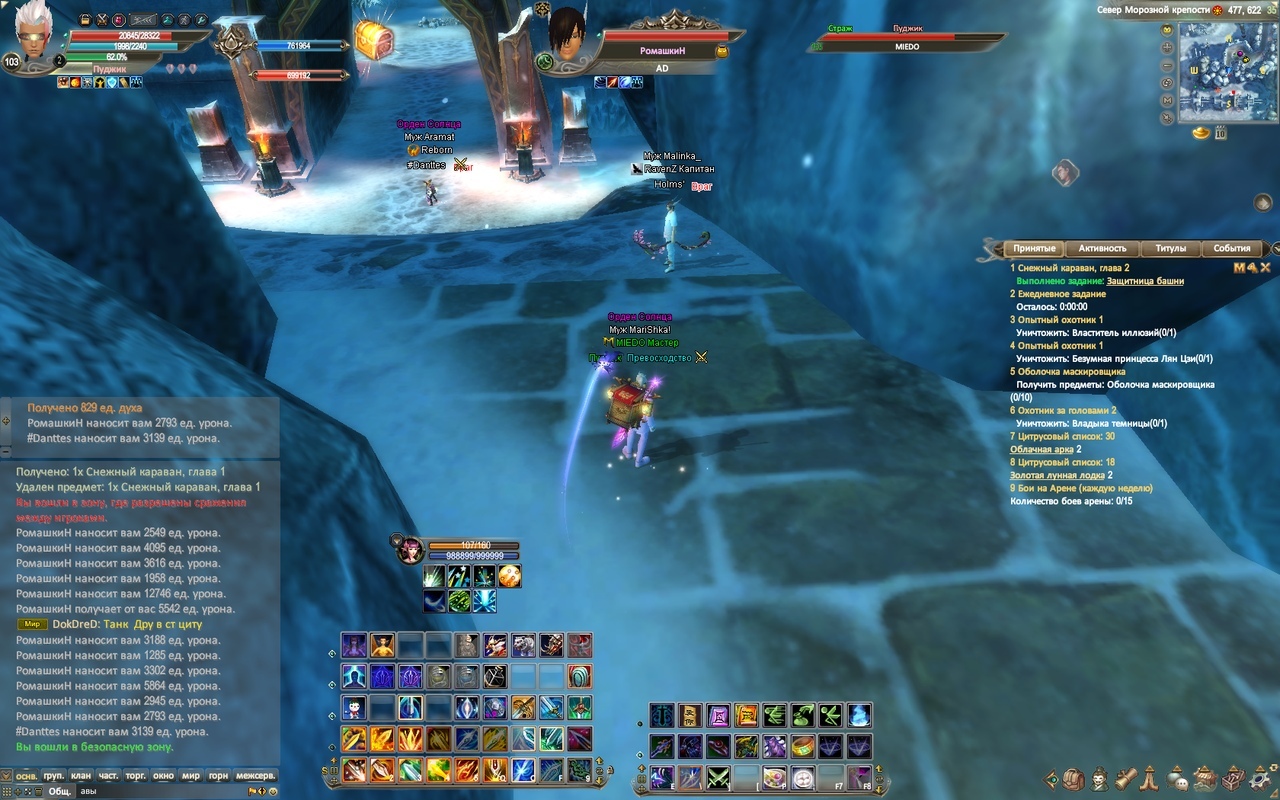Open the calendar icon under the minimap

coord(1221,133)
